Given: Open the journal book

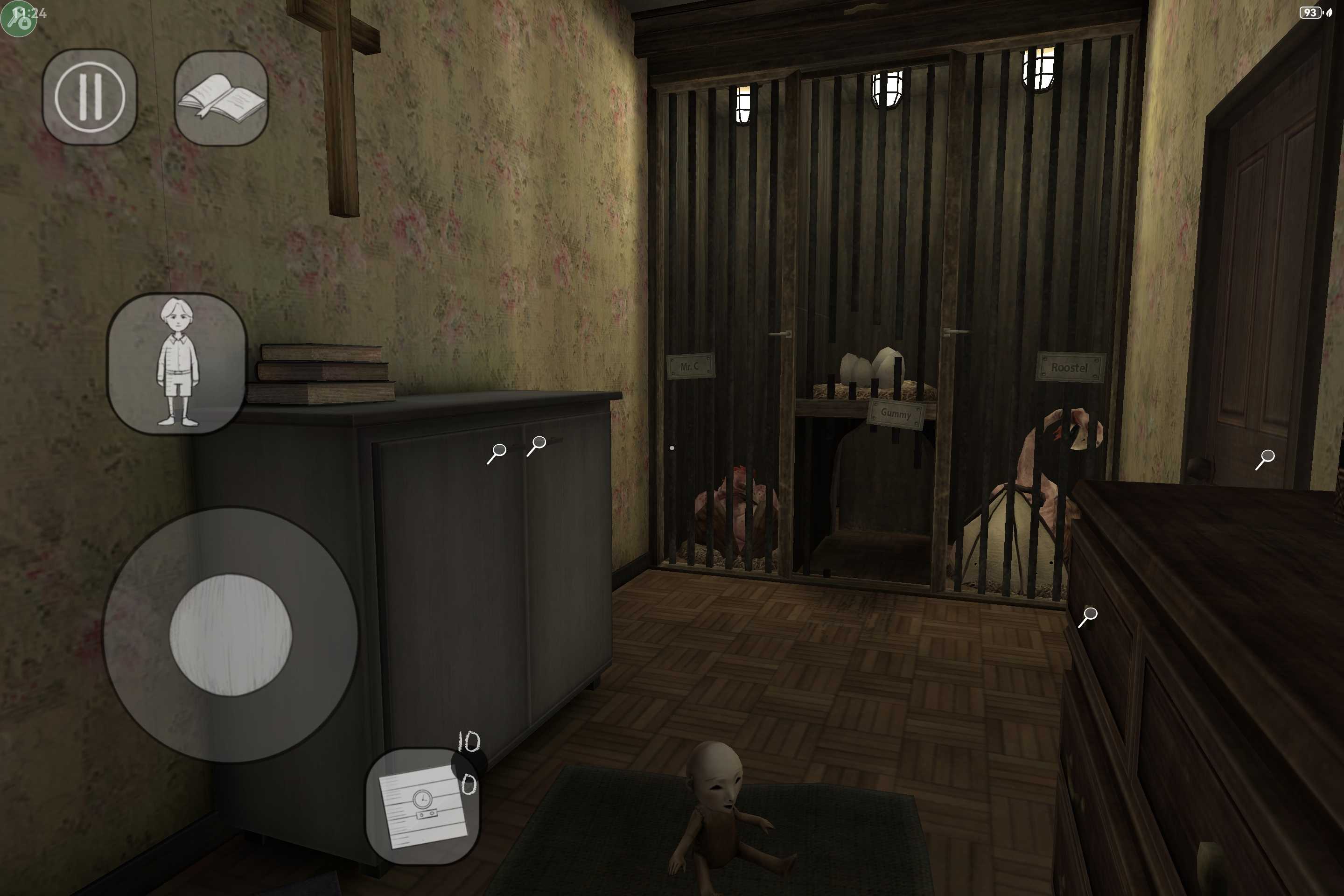Looking at the screenshot, I should 221,98.
